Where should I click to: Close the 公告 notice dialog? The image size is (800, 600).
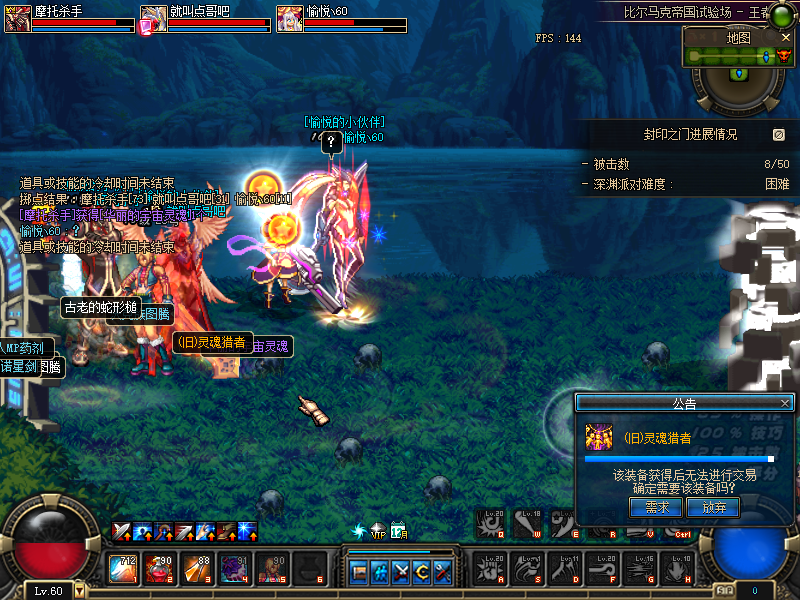(785, 403)
